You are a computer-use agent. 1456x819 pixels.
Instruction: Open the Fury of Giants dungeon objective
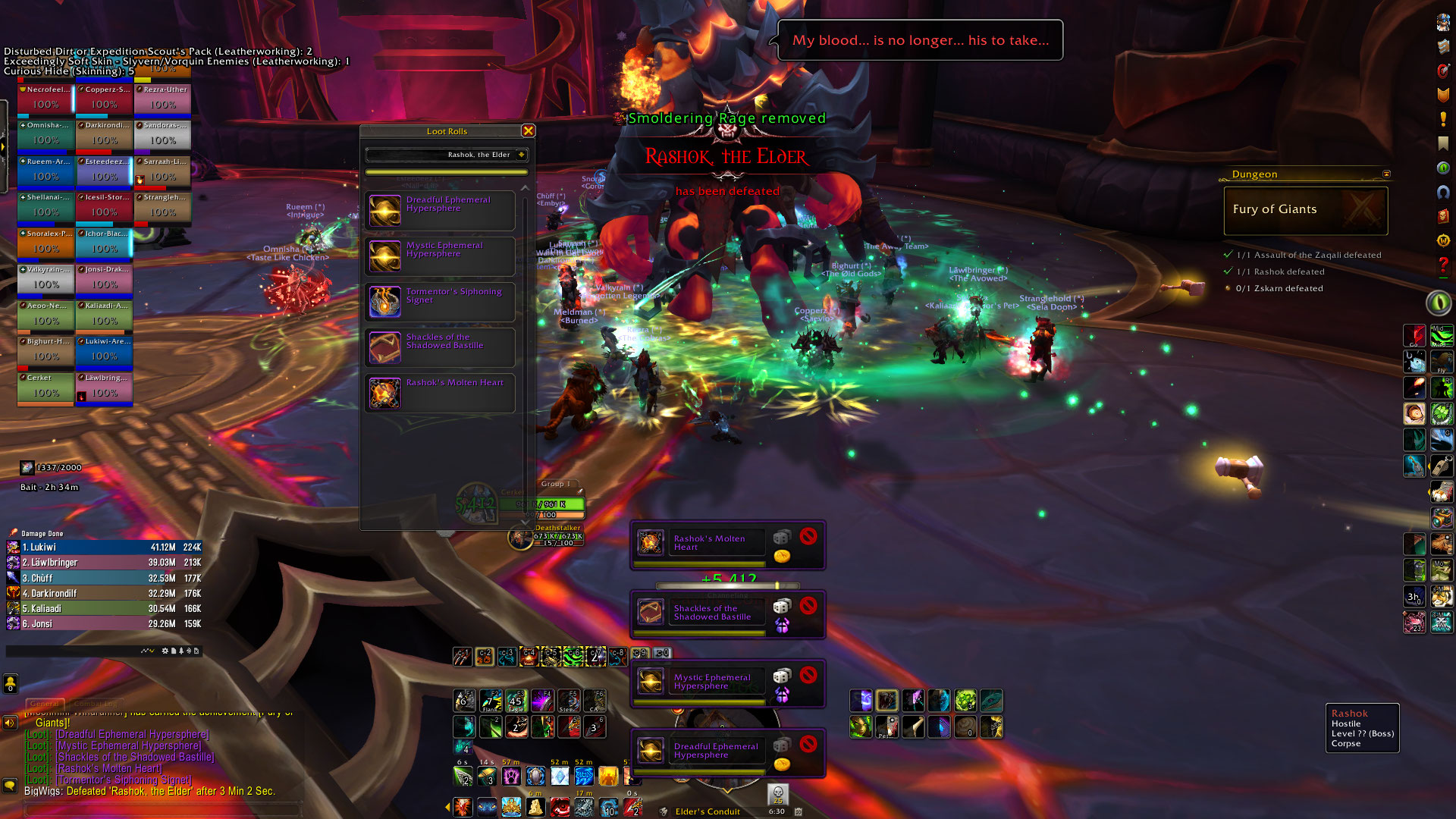click(1304, 210)
